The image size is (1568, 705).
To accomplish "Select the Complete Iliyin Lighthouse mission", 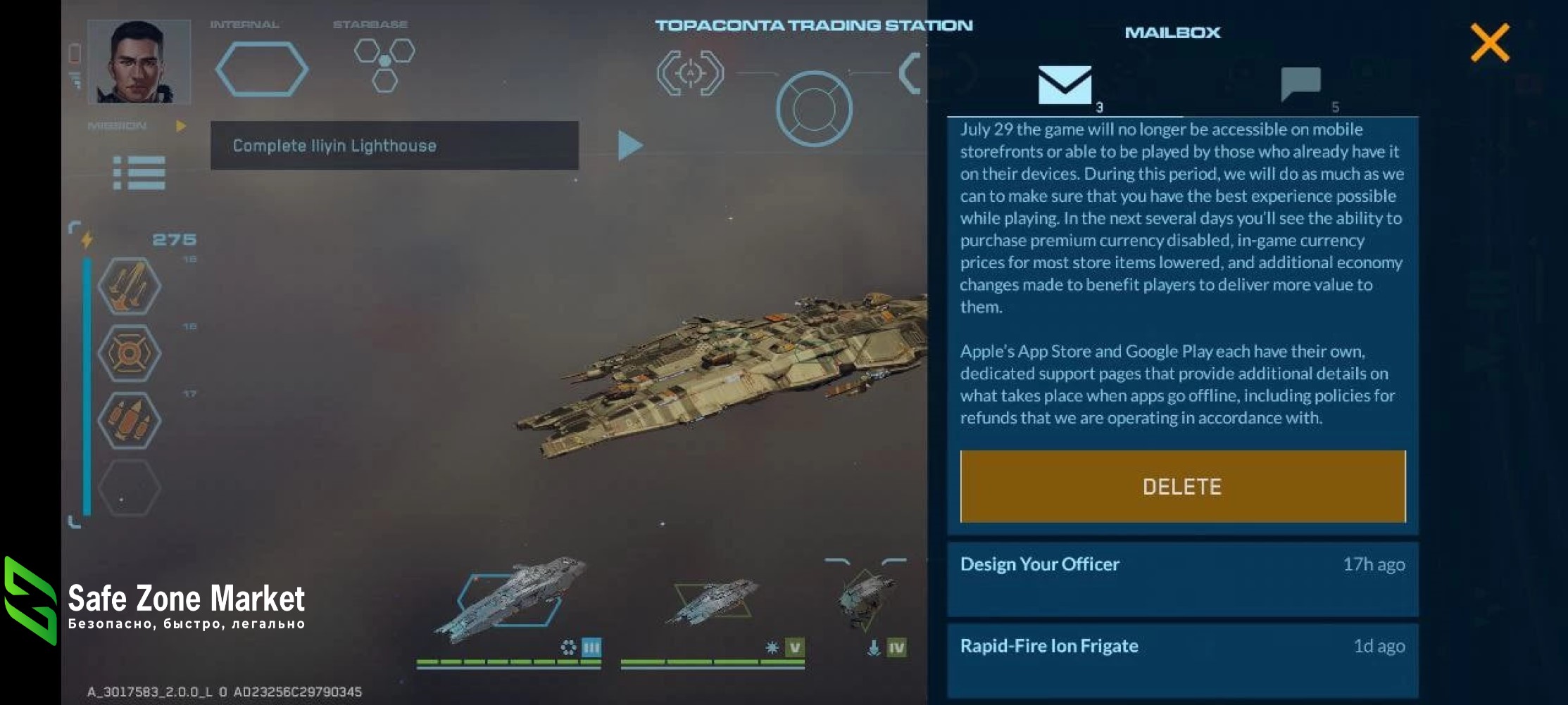I will [394, 146].
